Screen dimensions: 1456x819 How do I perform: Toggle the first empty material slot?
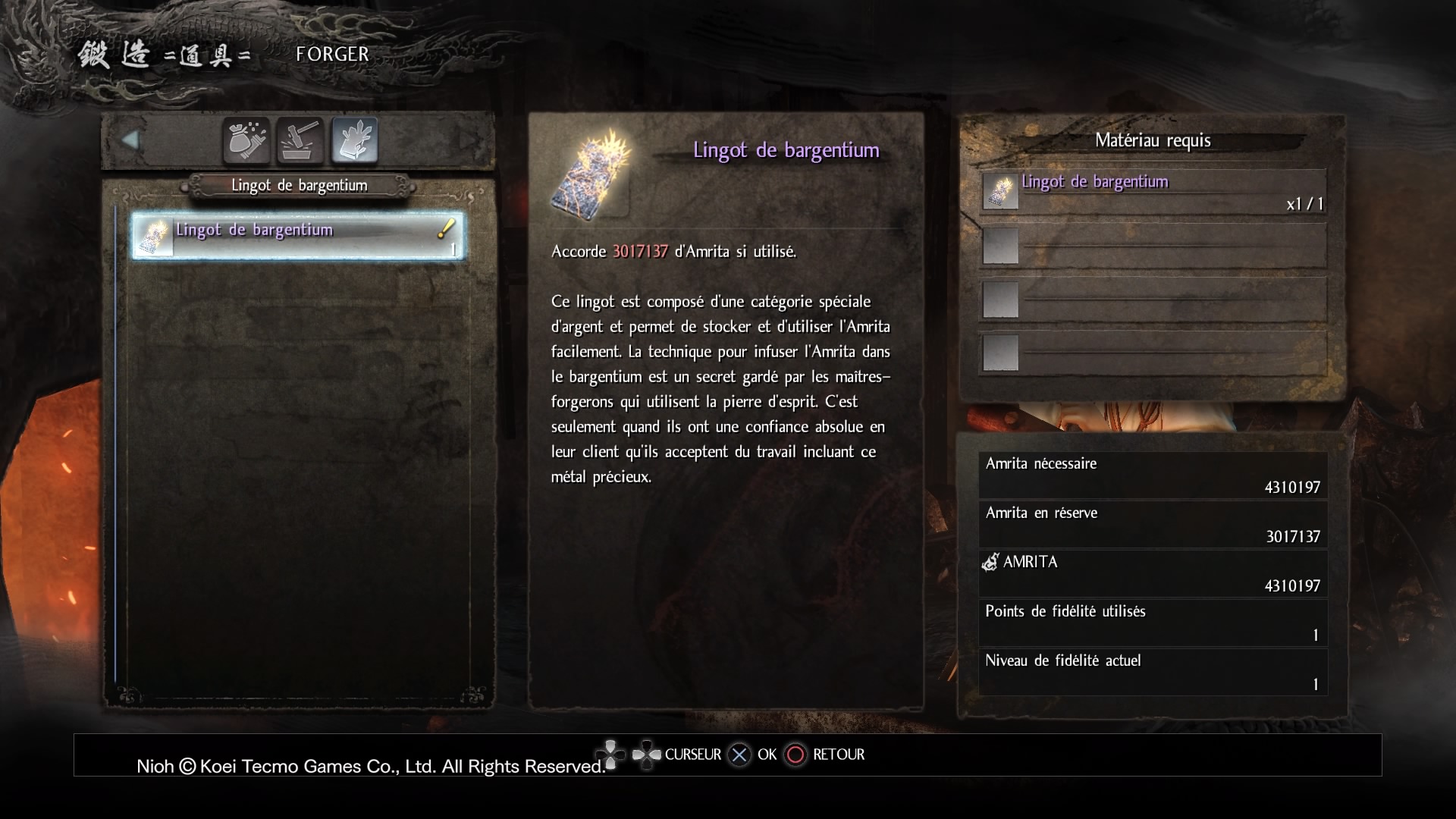(x=1000, y=245)
